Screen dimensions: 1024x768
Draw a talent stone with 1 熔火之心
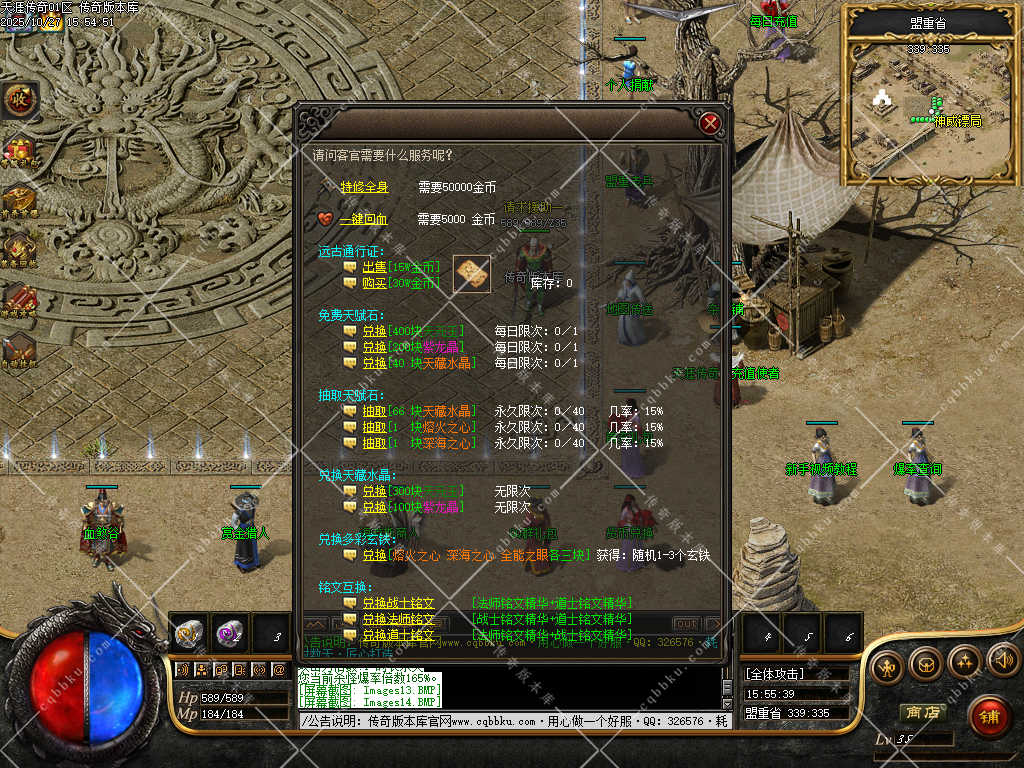pos(374,427)
